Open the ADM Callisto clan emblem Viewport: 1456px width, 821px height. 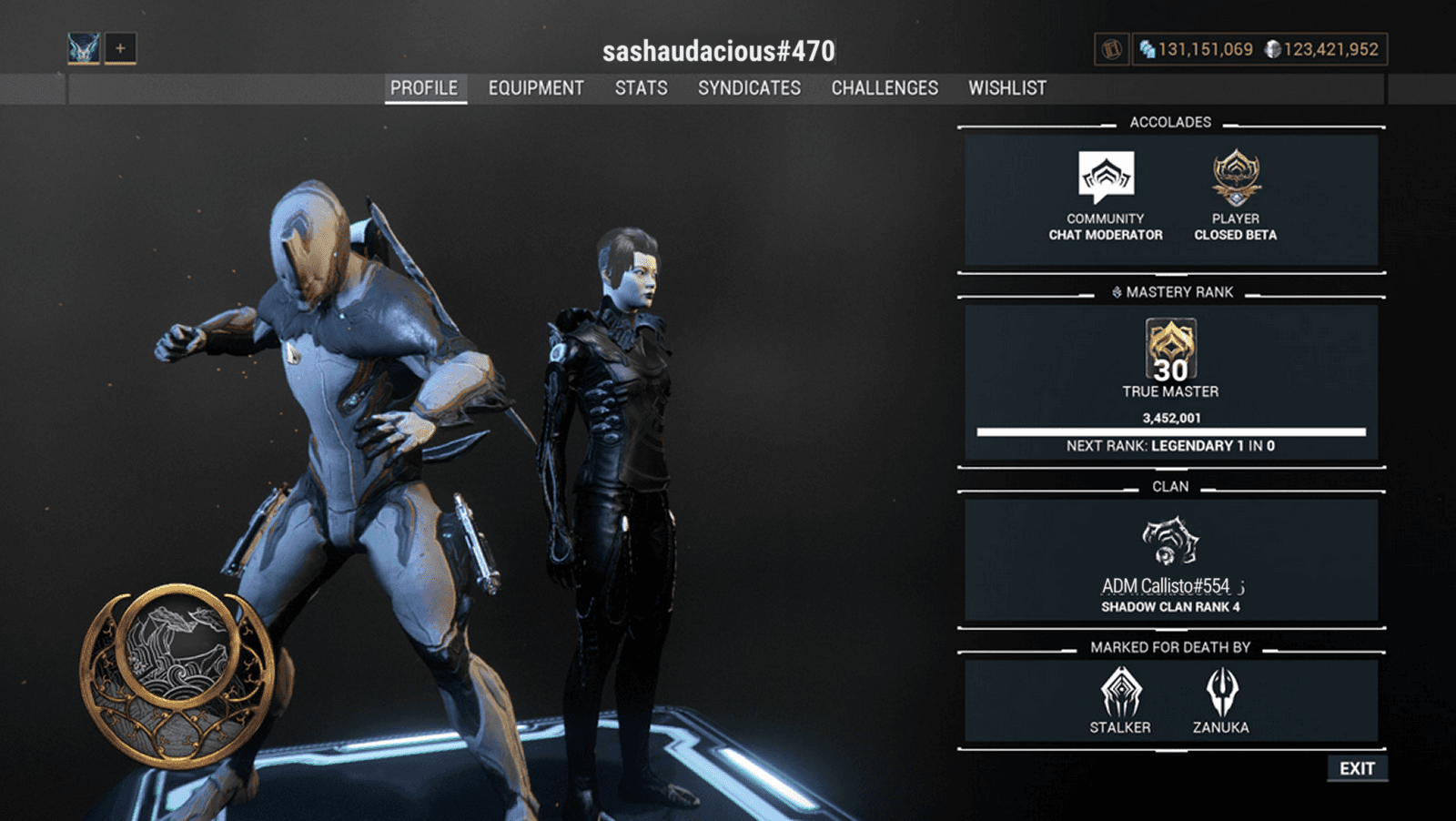(x=1170, y=541)
